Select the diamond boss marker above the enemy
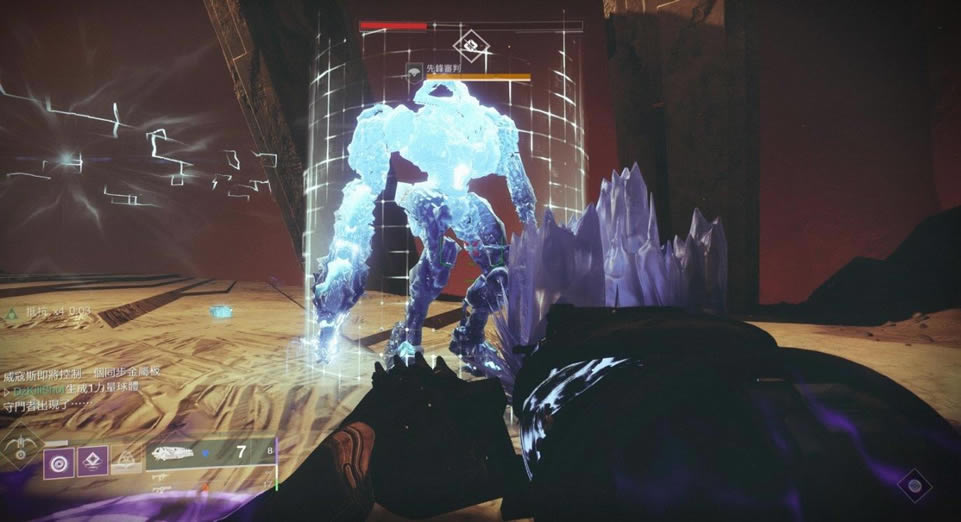This screenshot has width=961, height=522. (x=468, y=44)
